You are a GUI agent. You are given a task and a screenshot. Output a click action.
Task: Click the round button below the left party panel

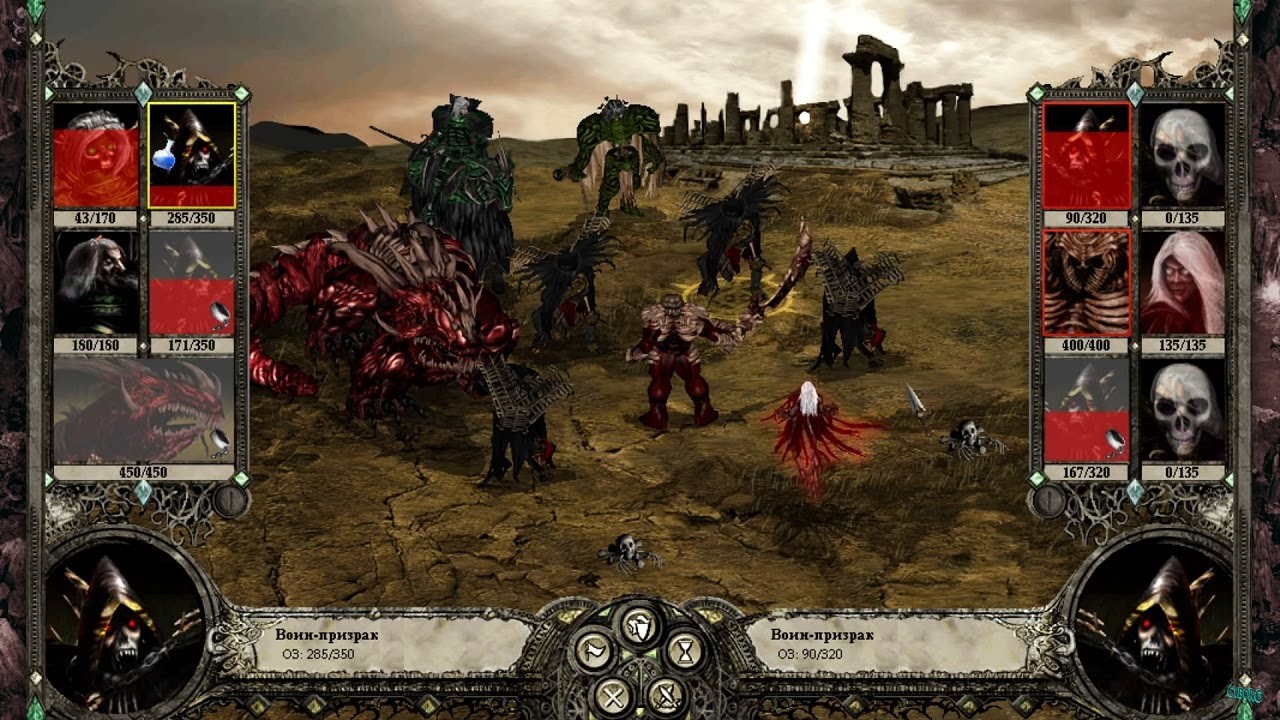coord(230,500)
